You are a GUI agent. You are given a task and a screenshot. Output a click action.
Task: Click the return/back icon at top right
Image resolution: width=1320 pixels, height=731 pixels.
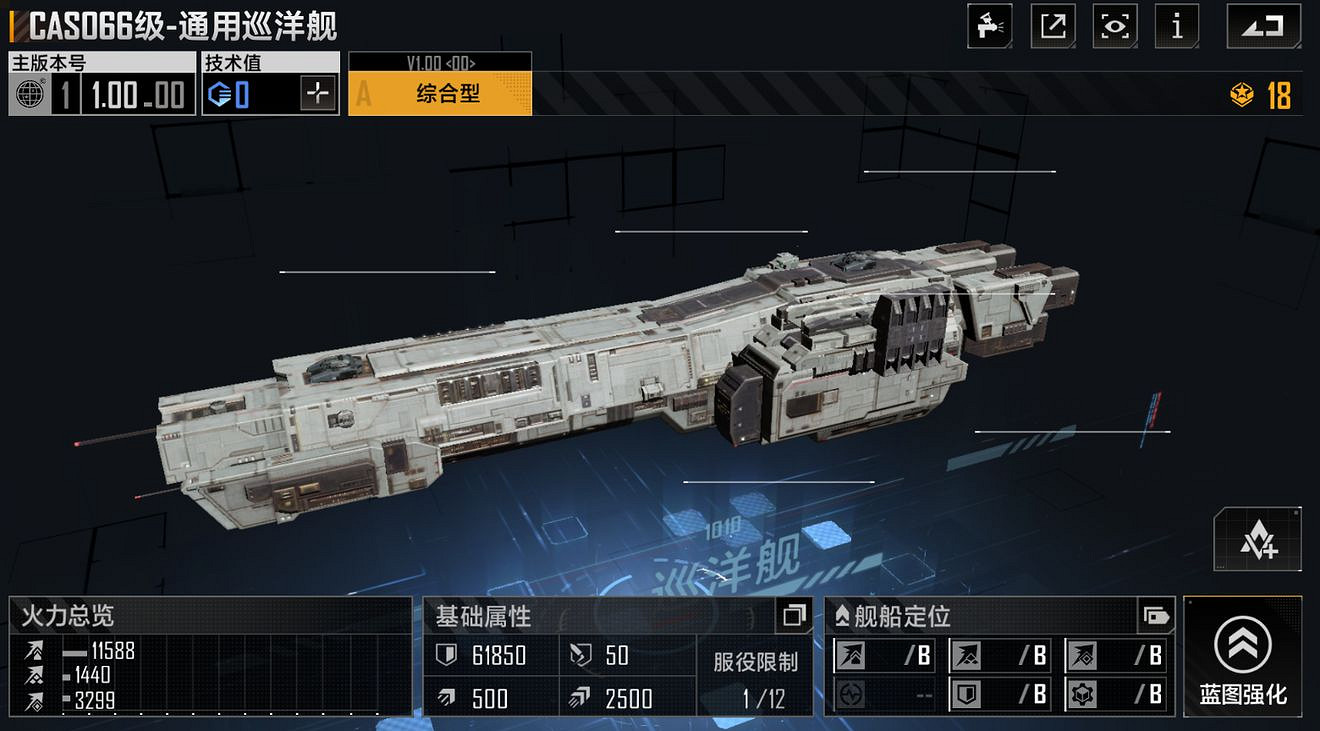[x=1262, y=26]
